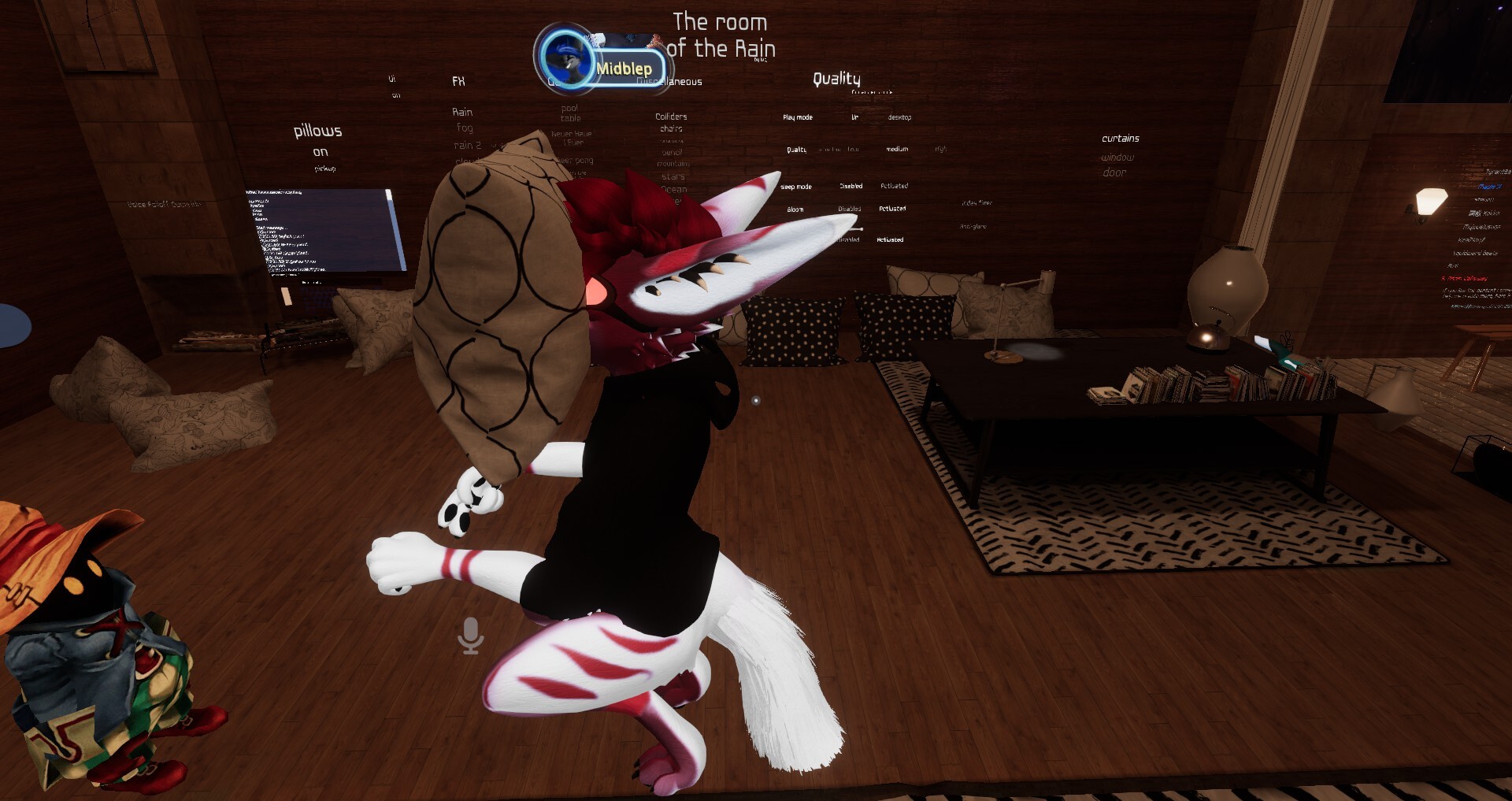
Task: Set Play mode to desktop
Action: (899, 117)
